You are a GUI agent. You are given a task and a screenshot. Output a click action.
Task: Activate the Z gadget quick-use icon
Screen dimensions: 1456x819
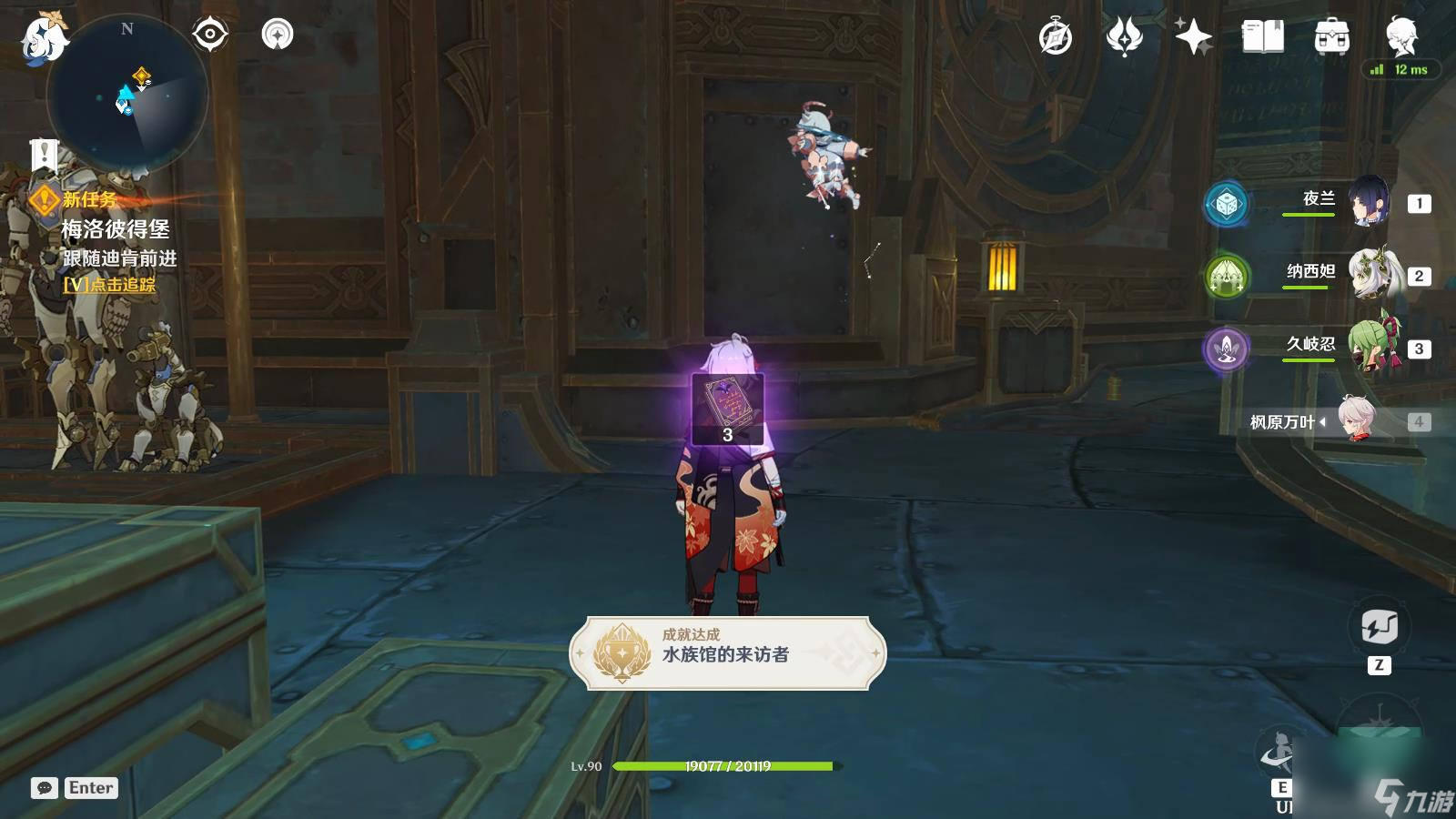tap(1381, 626)
